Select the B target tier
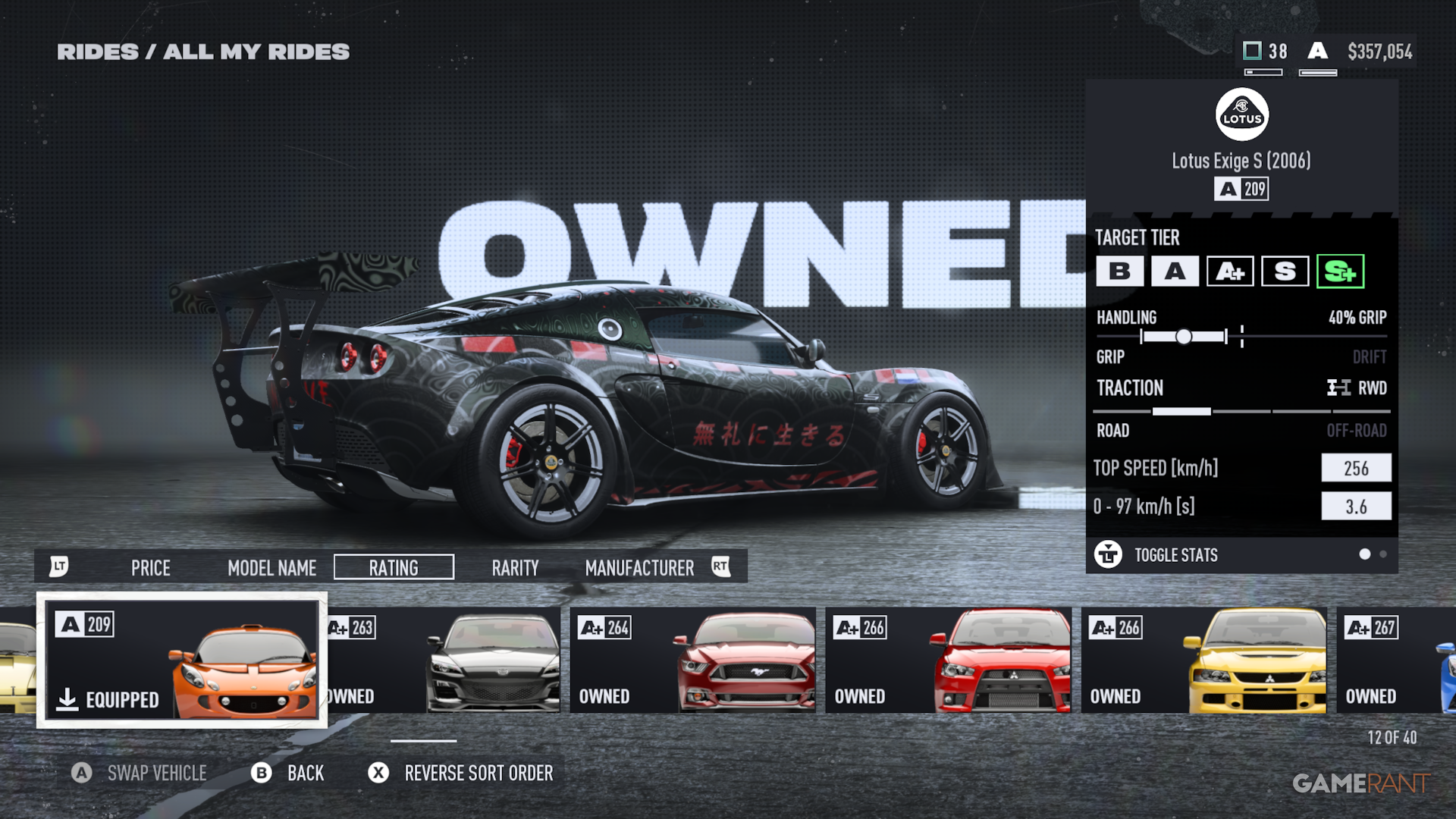Screen dimensions: 1456x819 1119,271
